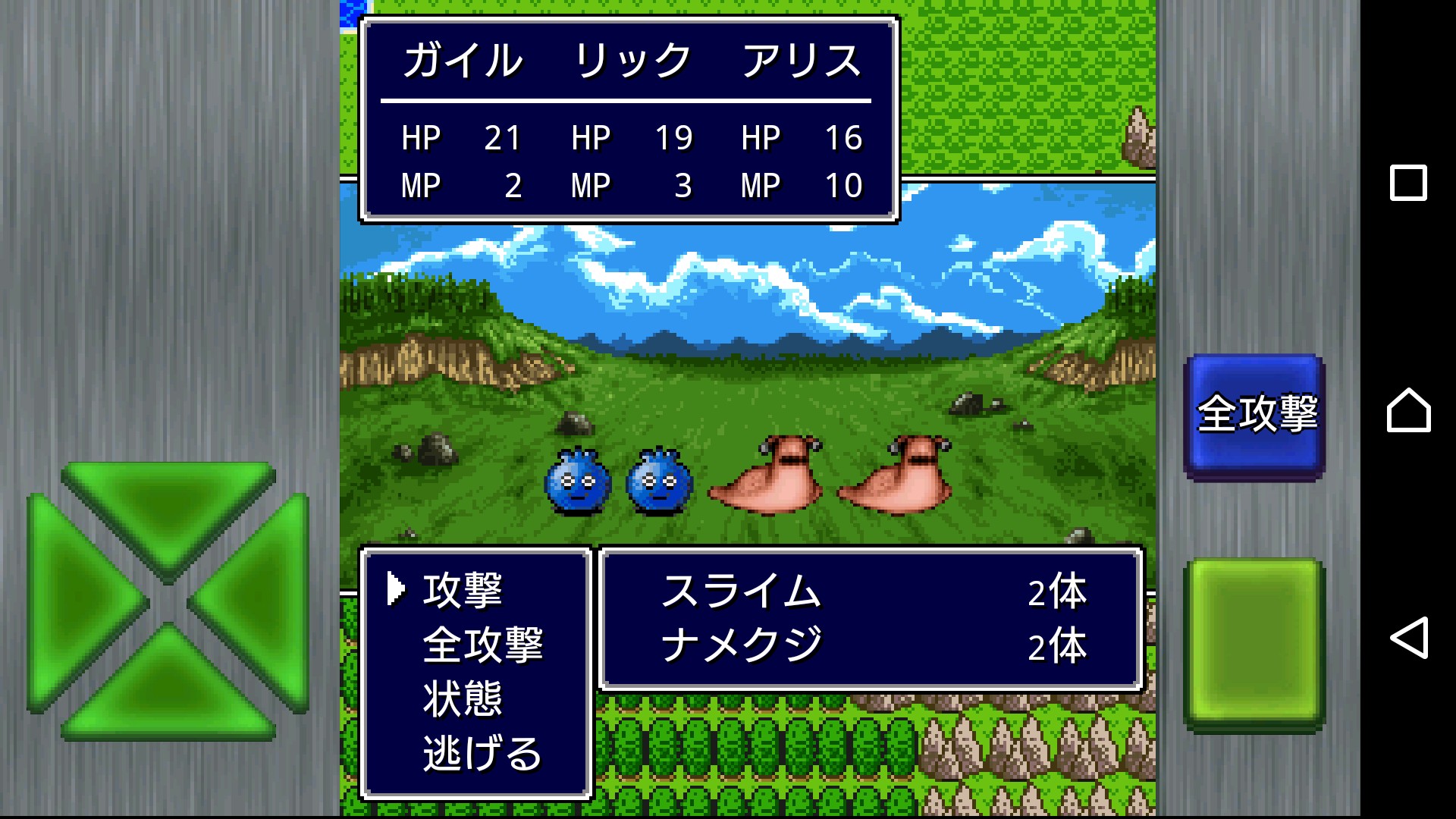Tap the blue 全攻撃 side button
This screenshot has width=1456, height=819.
[1255, 415]
